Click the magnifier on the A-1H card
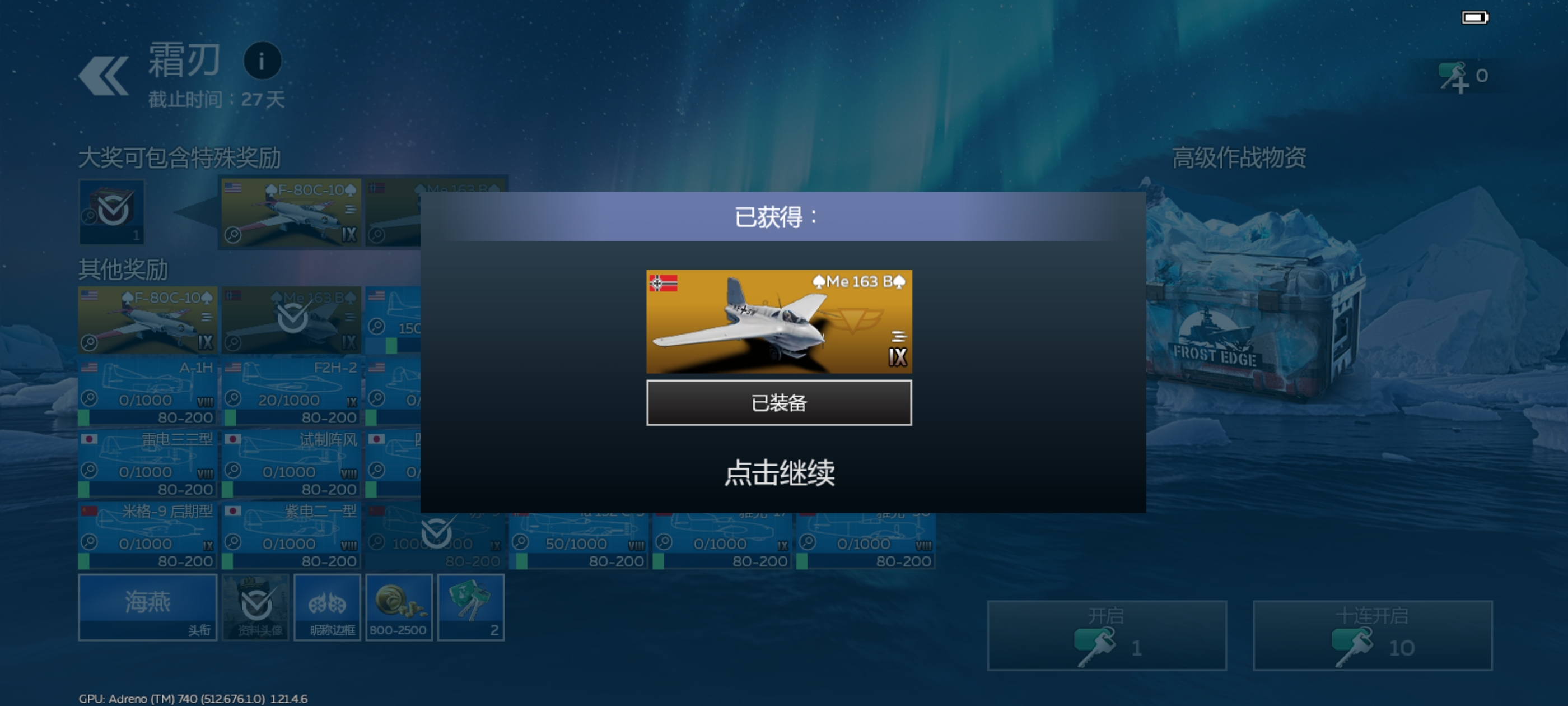 pos(90,400)
